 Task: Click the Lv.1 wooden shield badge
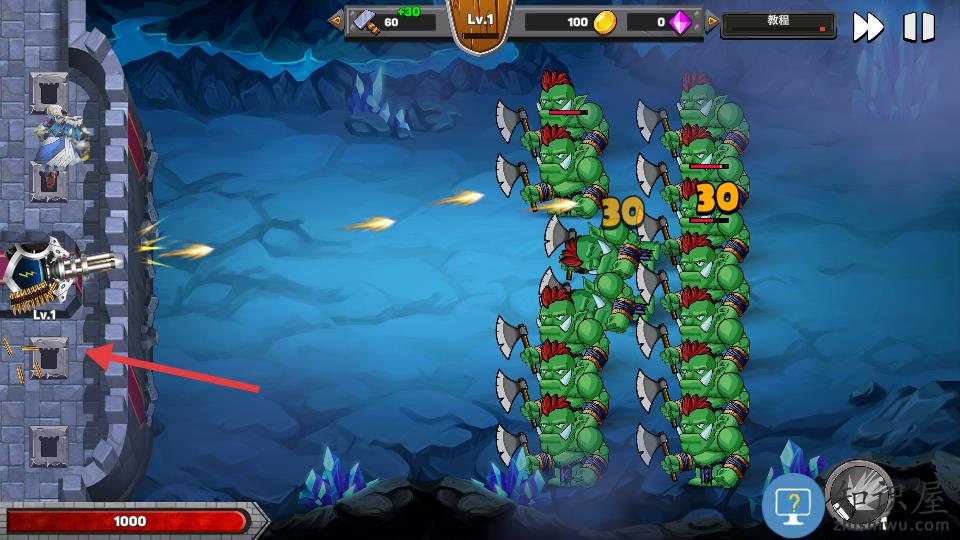point(483,24)
